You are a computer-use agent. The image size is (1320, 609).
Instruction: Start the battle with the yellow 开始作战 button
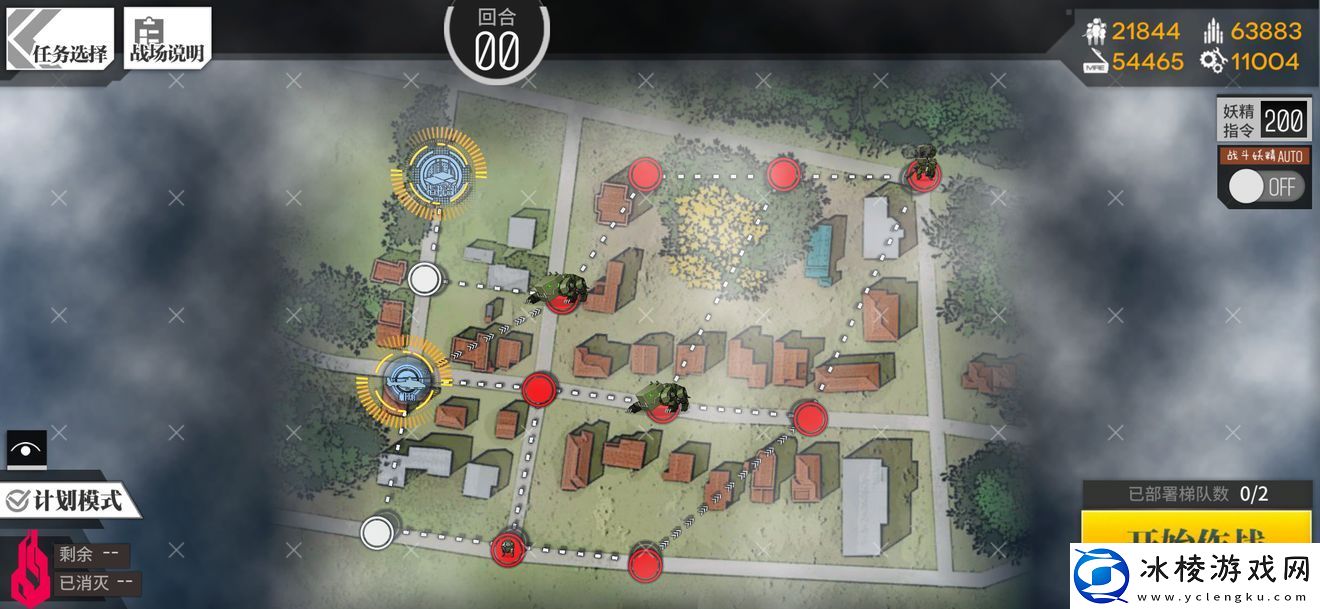coord(1195,530)
